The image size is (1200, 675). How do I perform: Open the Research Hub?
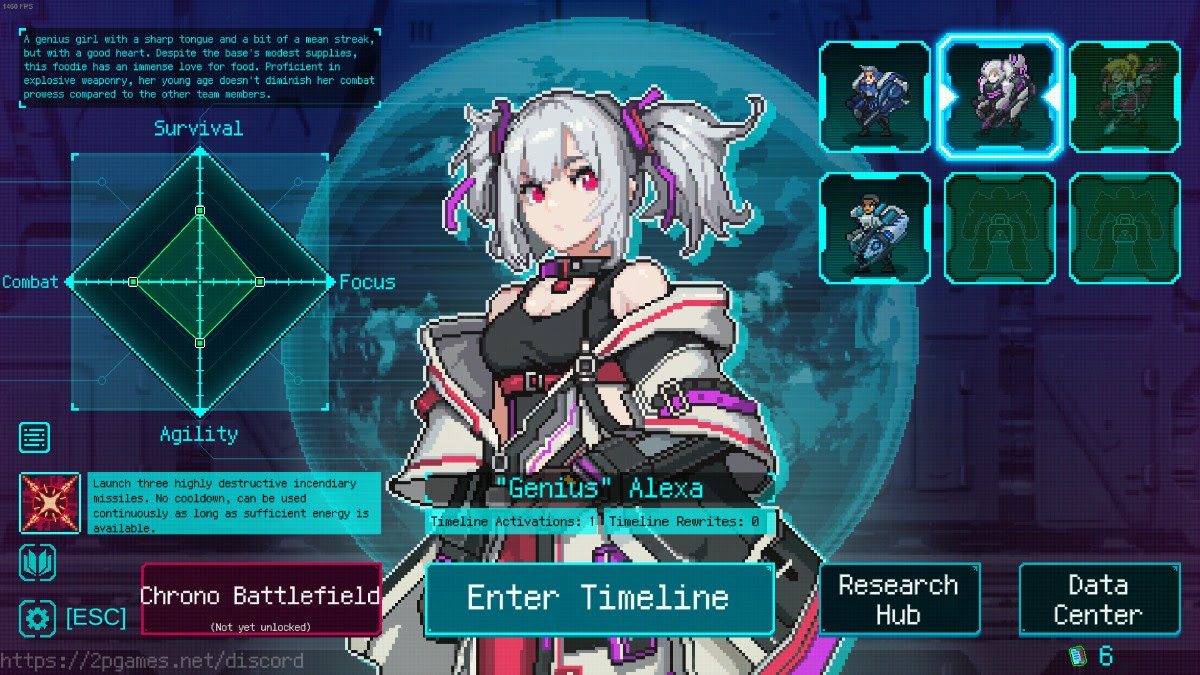(x=898, y=599)
